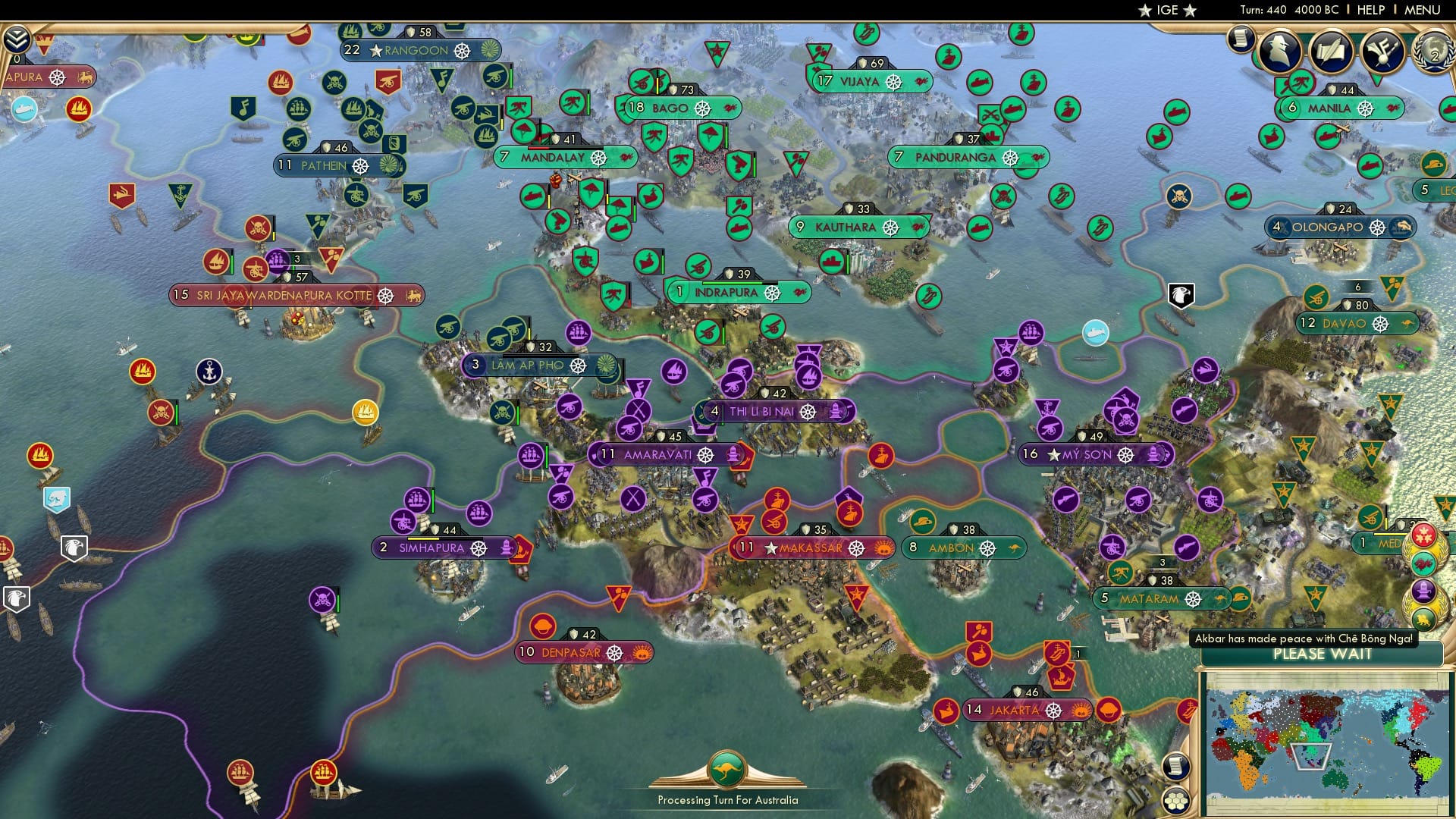
Task: Click the capital star on My So'n's banner
Action: point(1056,456)
